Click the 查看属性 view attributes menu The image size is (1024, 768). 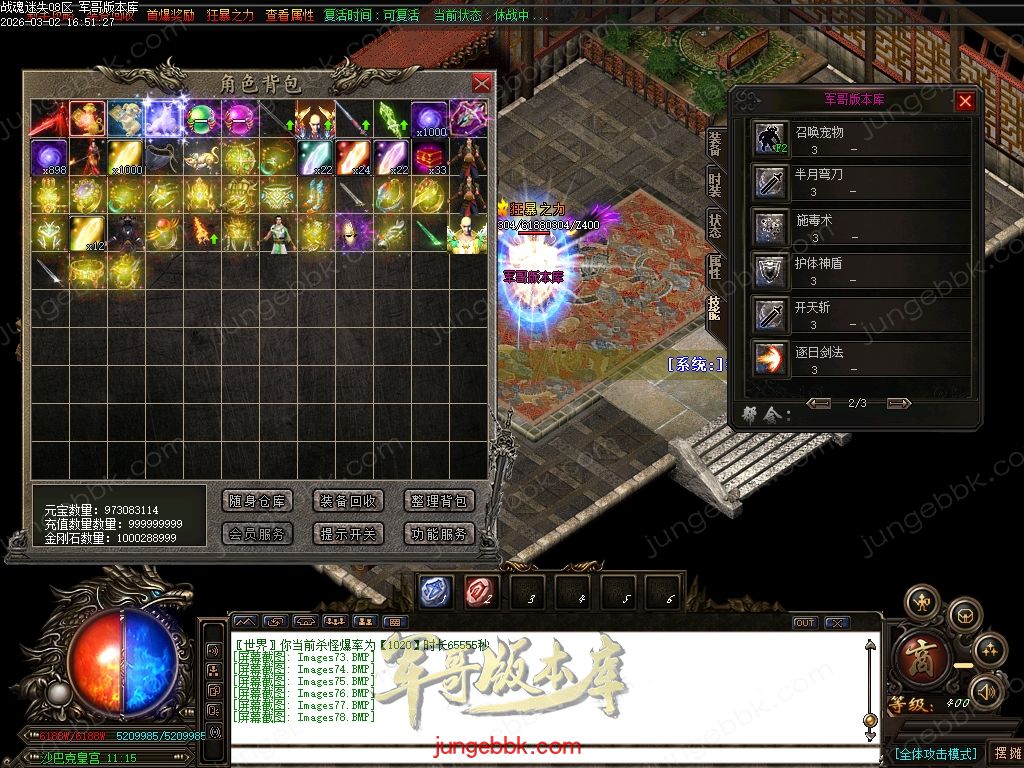click(290, 16)
